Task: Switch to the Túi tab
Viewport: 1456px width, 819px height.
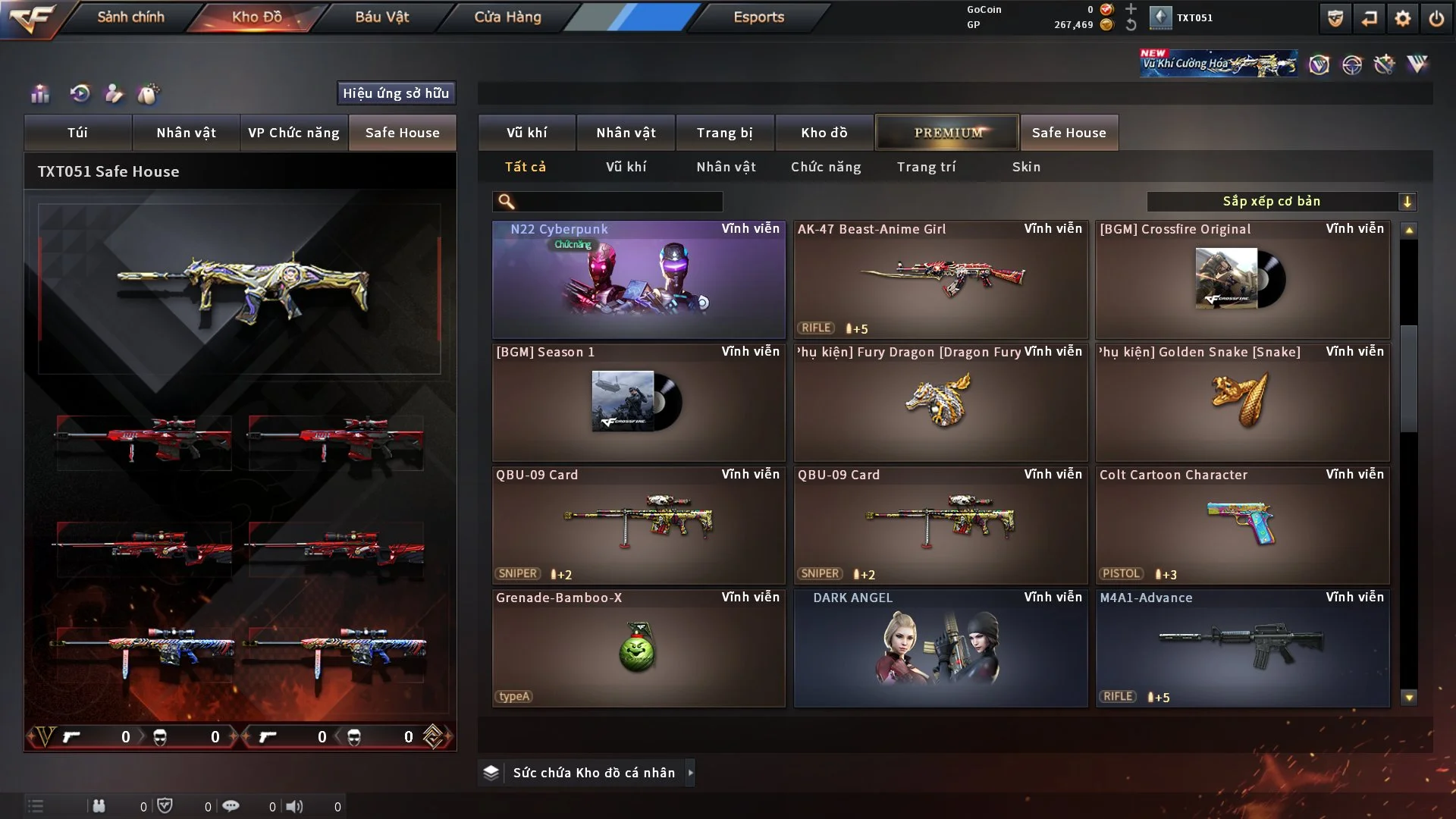Action: [77, 133]
